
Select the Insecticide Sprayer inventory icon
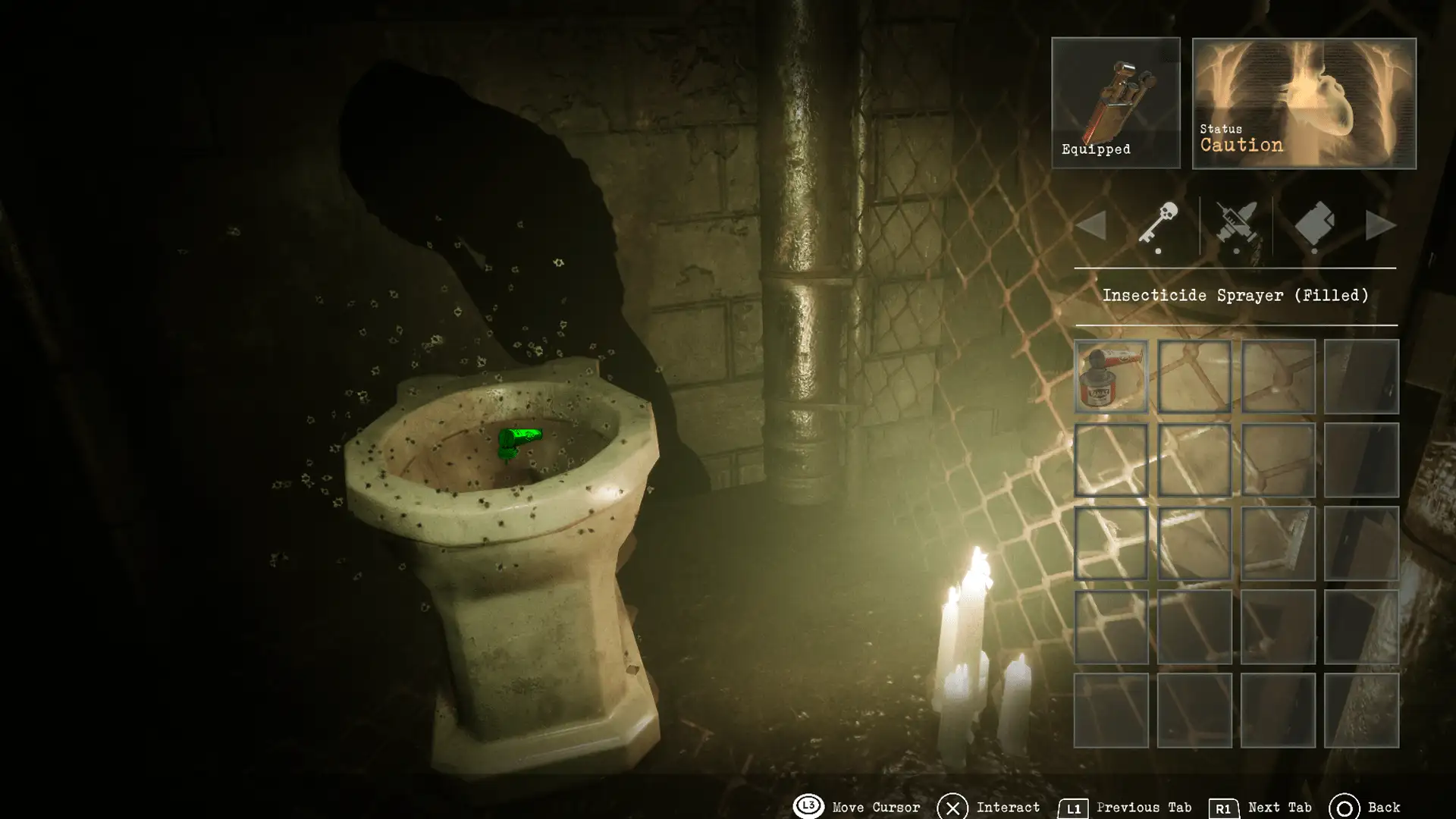click(x=1112, y=376)
